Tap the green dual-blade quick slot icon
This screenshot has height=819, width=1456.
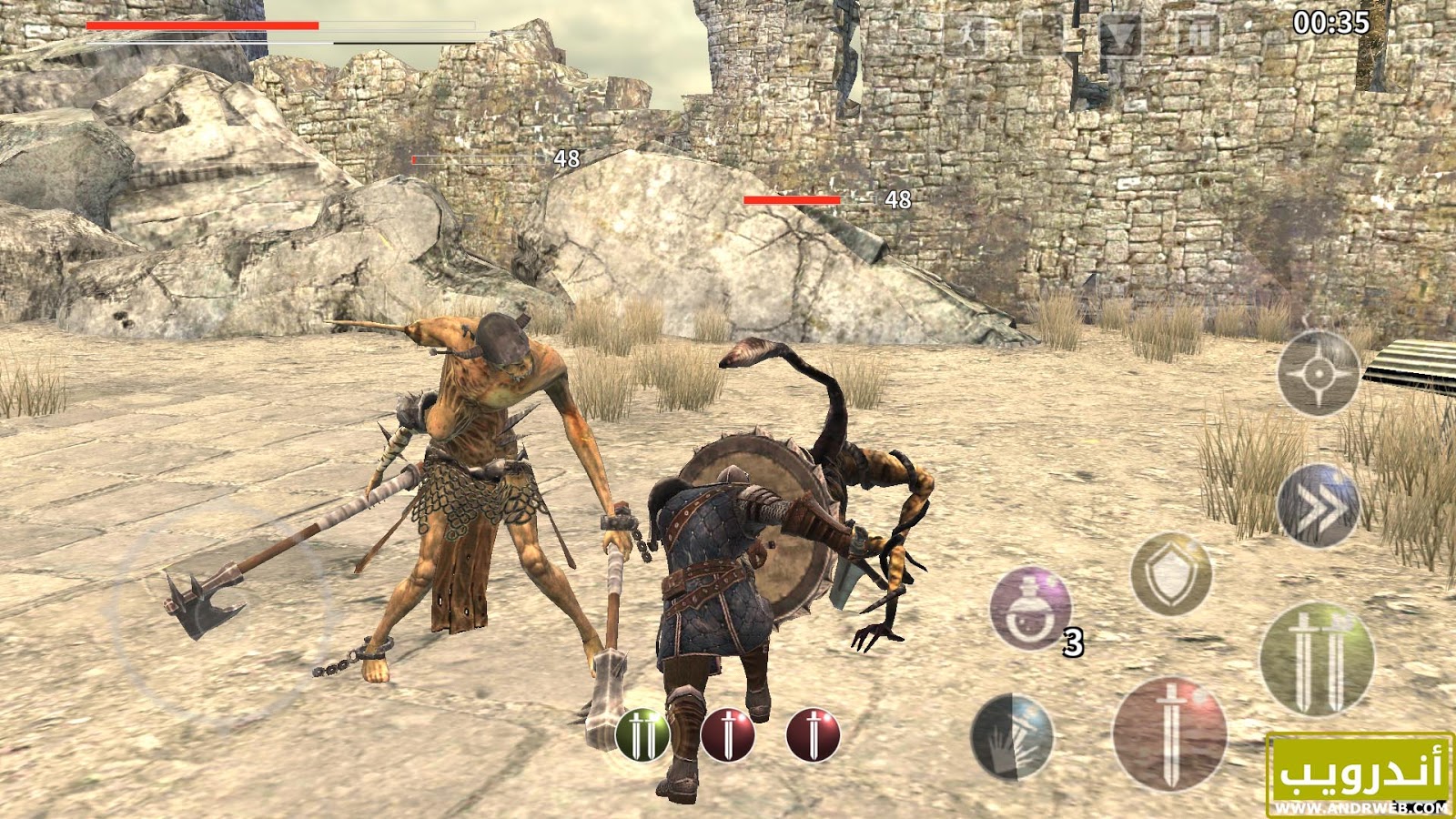(x=642, y=733)
